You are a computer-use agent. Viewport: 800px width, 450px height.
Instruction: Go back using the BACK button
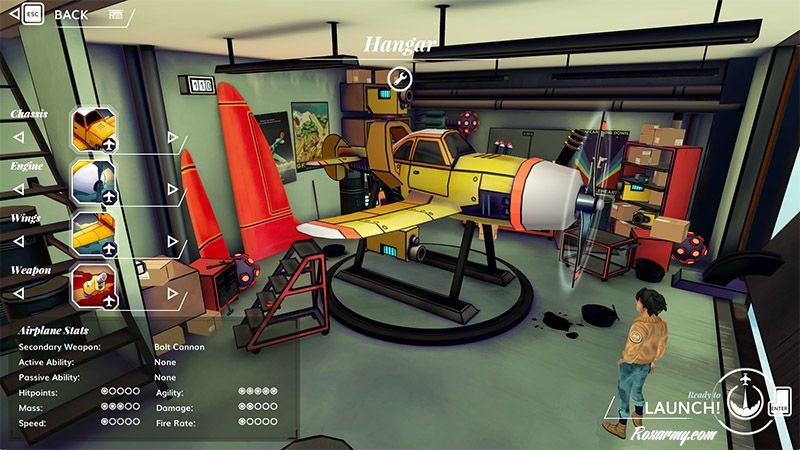coord(72,15)
